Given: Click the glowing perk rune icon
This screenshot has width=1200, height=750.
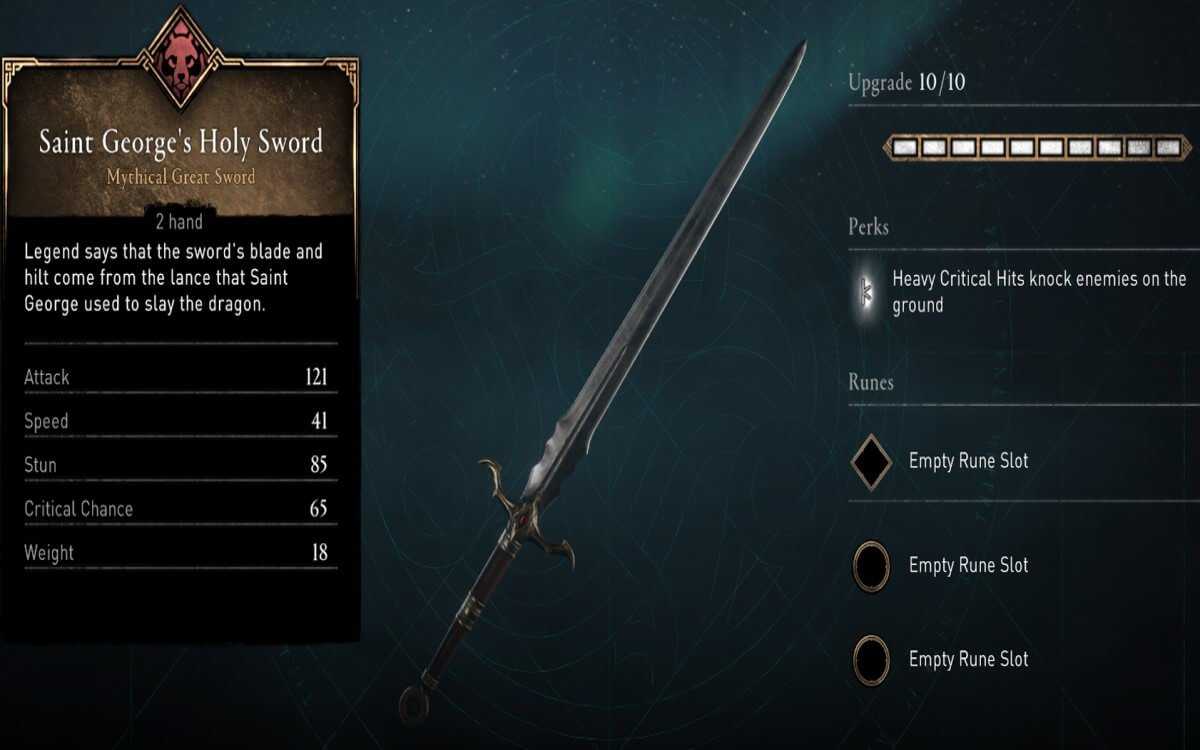Looking at the screenshot, I should (866, 292).
